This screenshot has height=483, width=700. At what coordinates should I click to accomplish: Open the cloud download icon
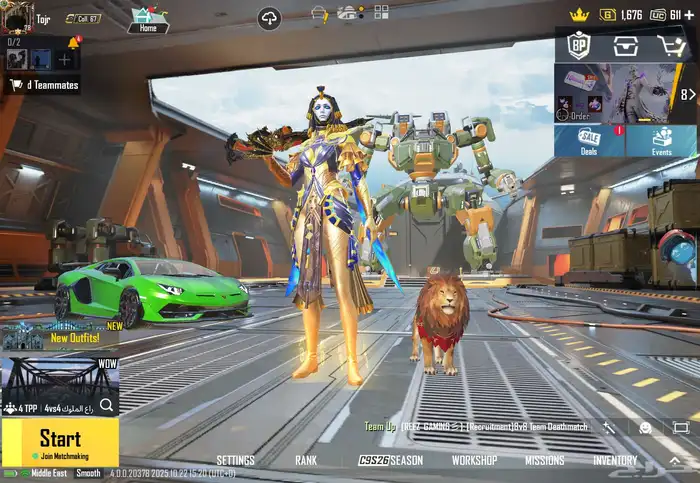(x=269, y=17)
